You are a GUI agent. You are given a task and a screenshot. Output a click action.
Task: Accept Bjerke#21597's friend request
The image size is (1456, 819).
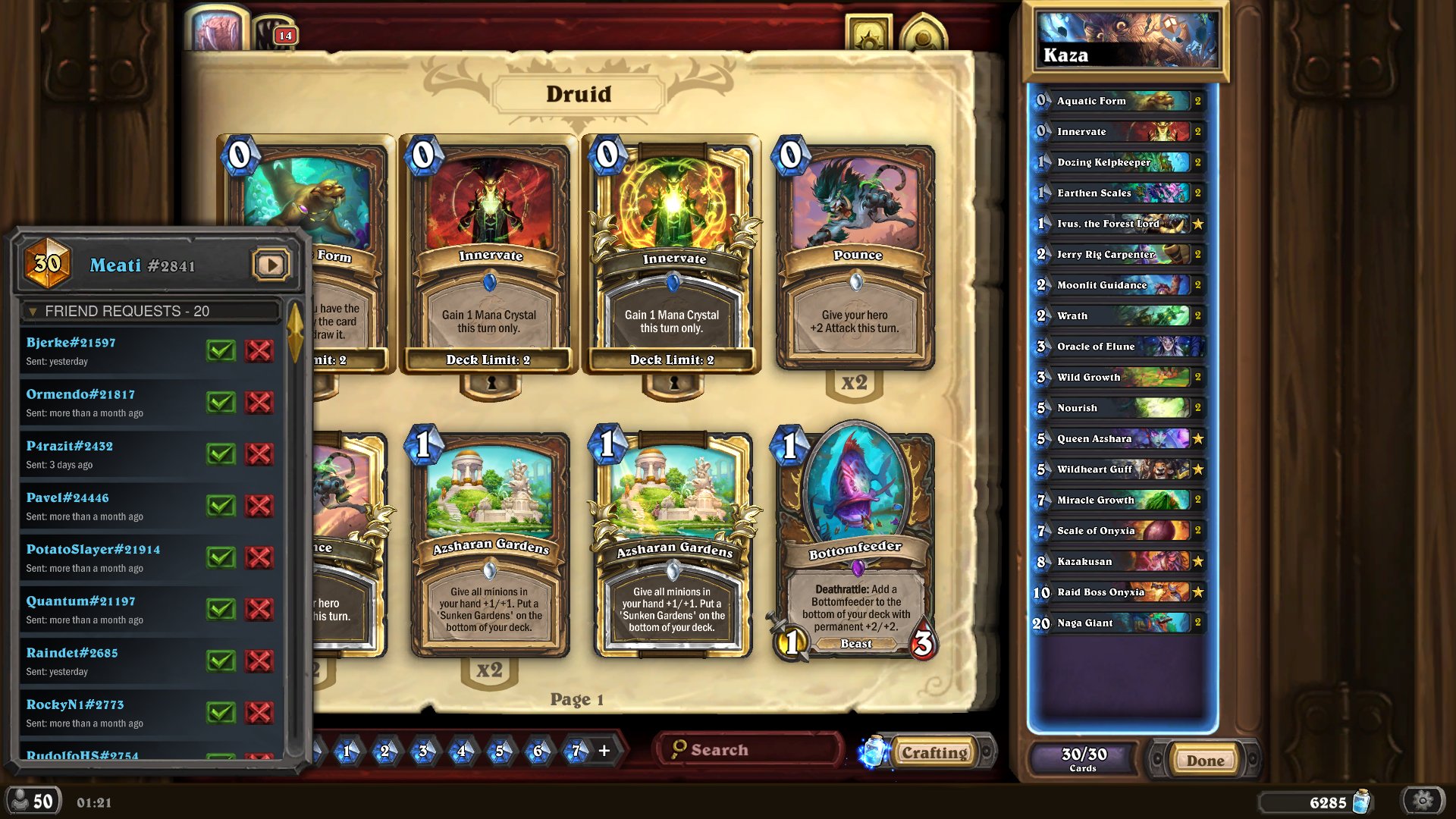pyautogui.click(x=221, y=350)
